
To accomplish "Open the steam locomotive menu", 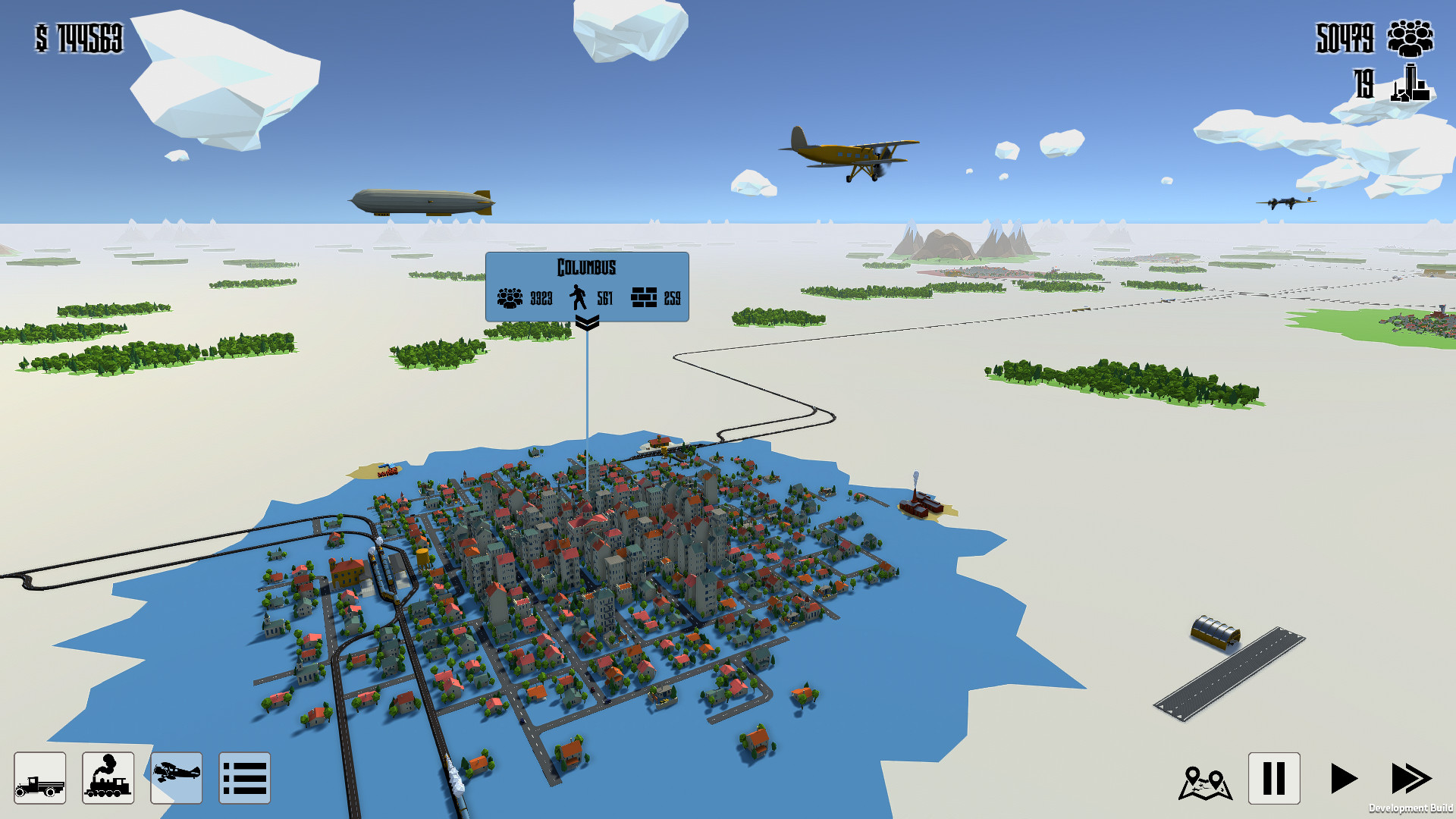I will tap(107, 778).
